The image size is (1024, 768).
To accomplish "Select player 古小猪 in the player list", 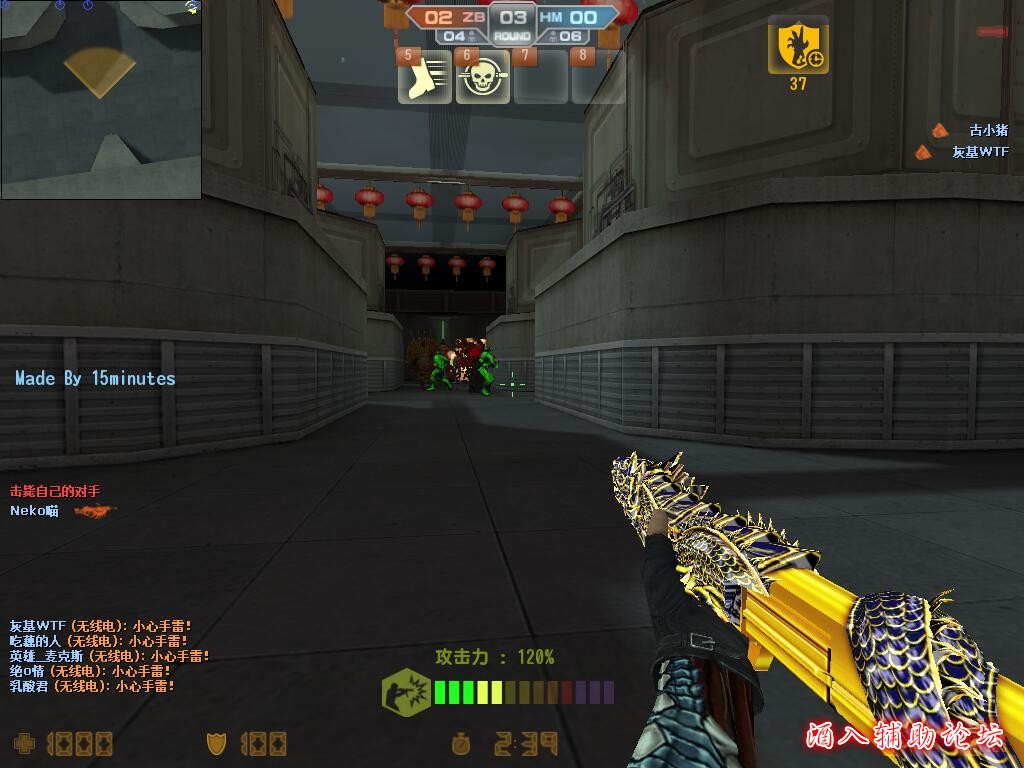I will click(988, 130).
